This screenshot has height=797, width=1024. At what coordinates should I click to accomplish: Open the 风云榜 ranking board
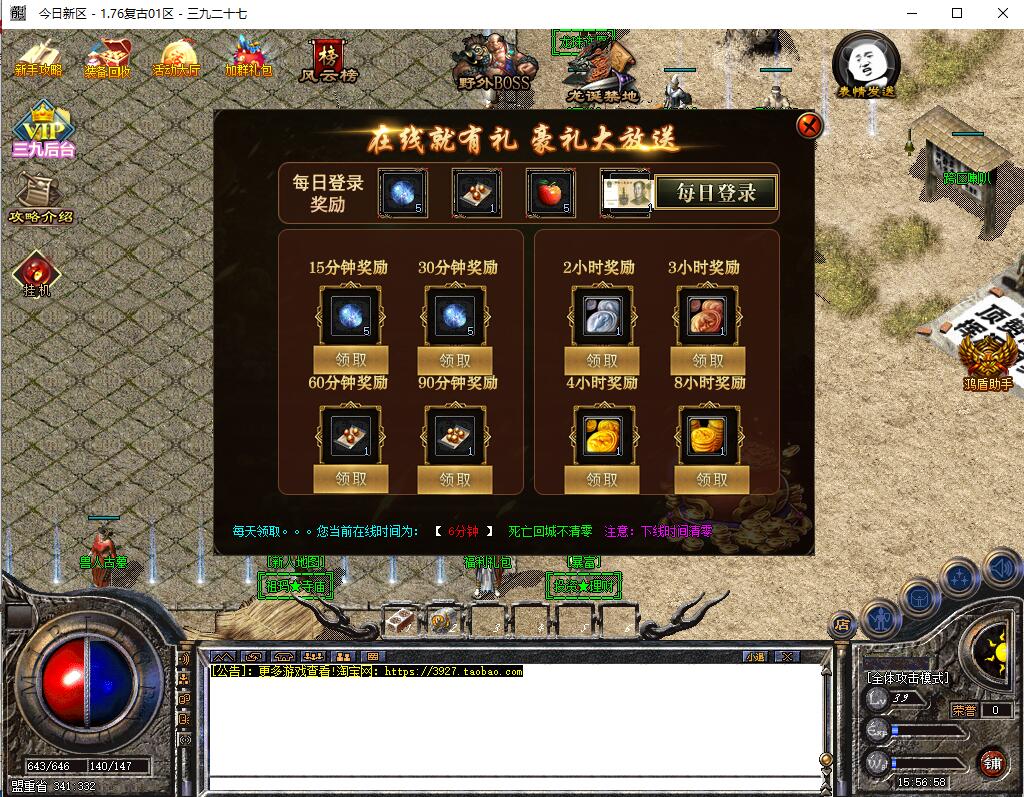point(328,60)
